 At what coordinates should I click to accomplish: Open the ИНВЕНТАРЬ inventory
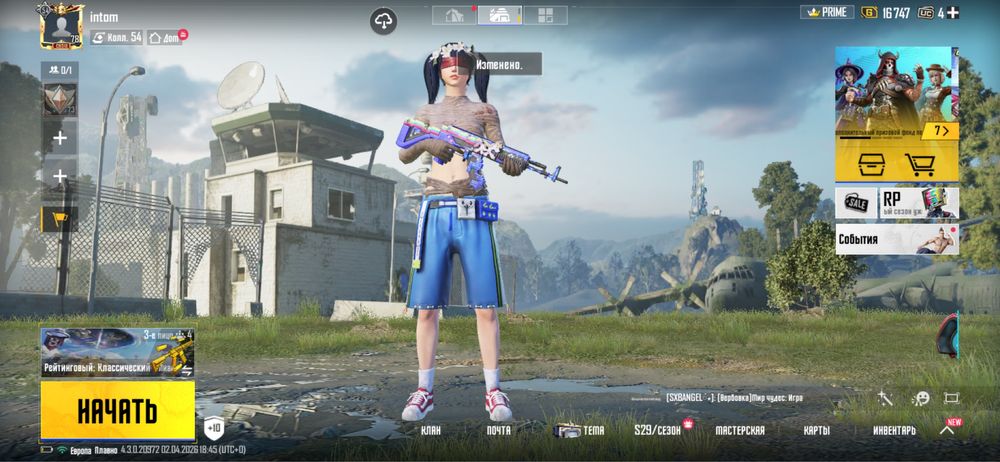point(893,430)
